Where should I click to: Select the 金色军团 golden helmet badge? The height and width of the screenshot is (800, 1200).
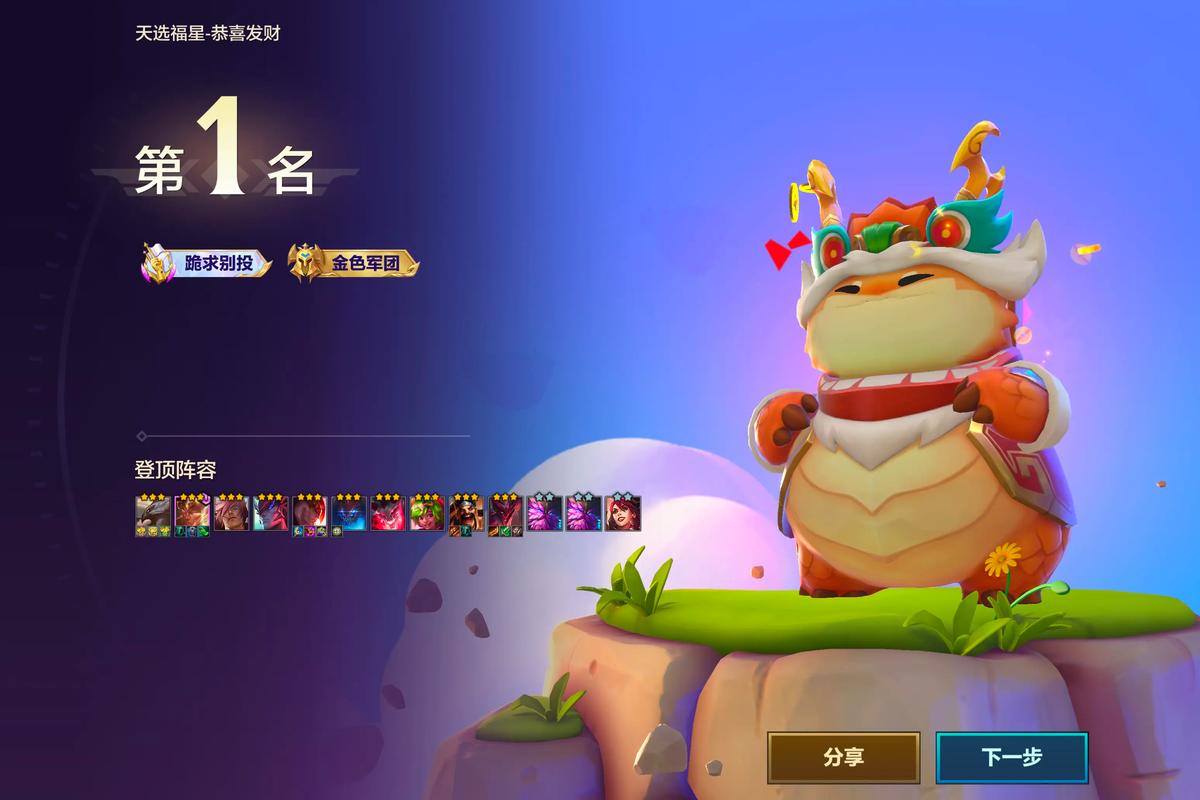354,264
